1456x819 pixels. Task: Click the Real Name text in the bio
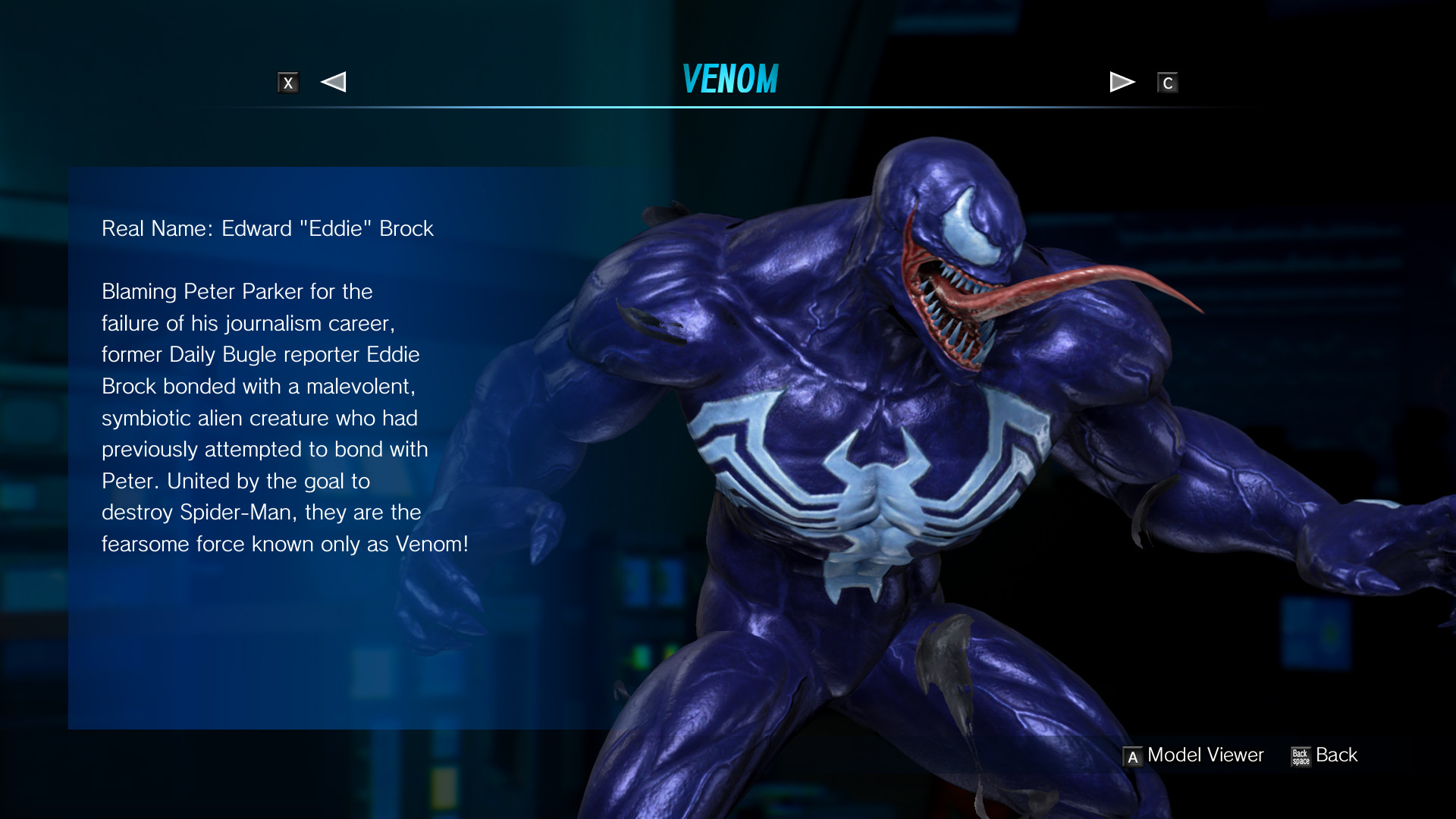pos(267,228)
